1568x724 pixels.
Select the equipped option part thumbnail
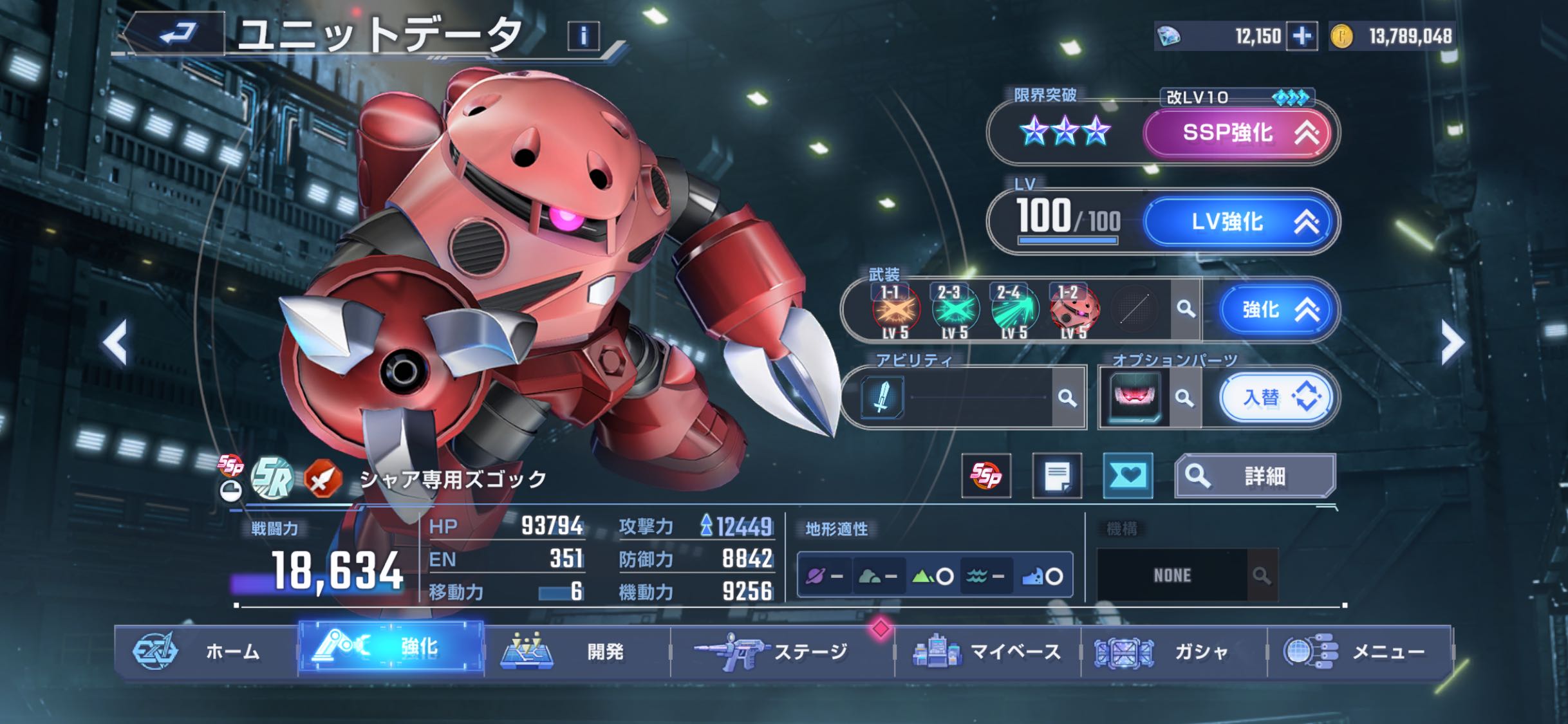click(1134, 396)
